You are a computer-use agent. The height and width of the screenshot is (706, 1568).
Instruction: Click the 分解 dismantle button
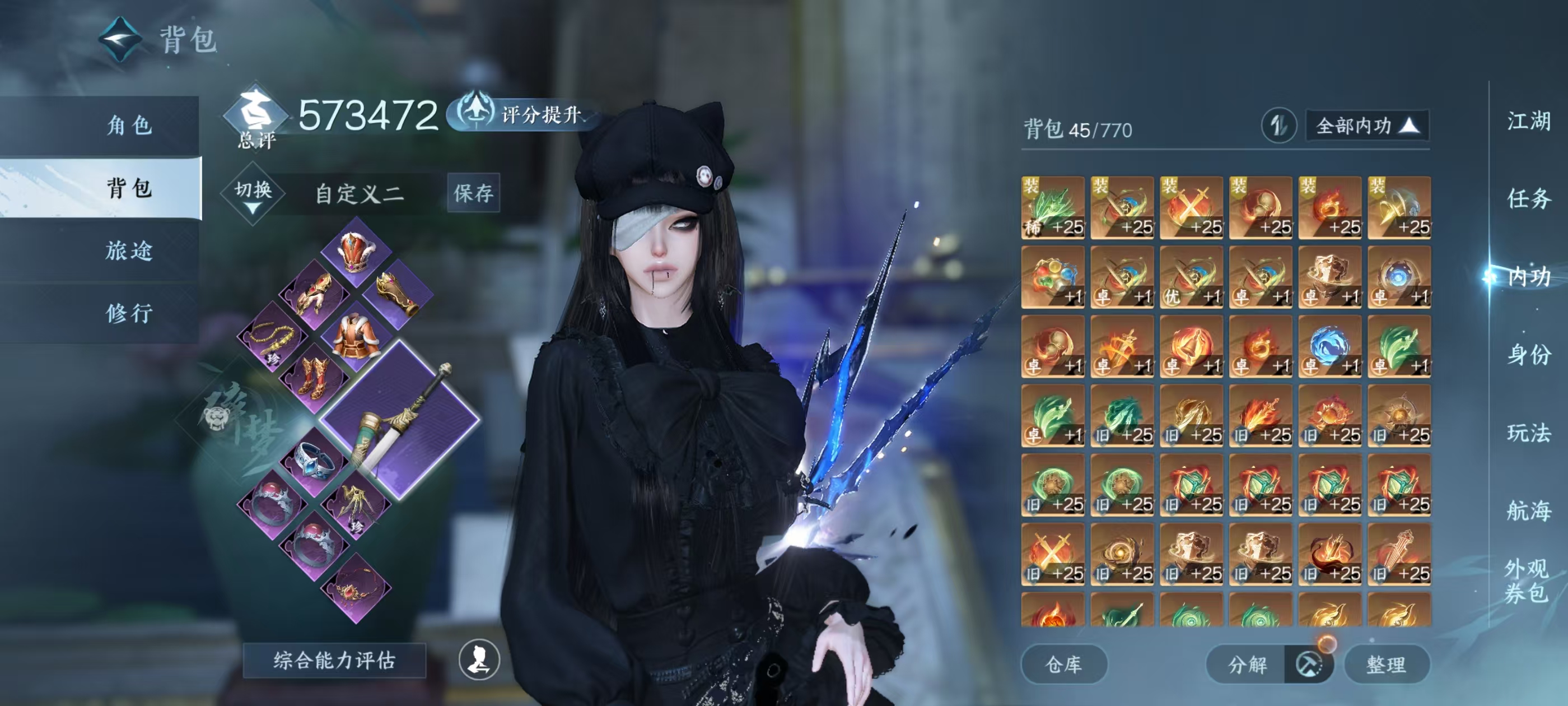click(x=1248, y=664)
